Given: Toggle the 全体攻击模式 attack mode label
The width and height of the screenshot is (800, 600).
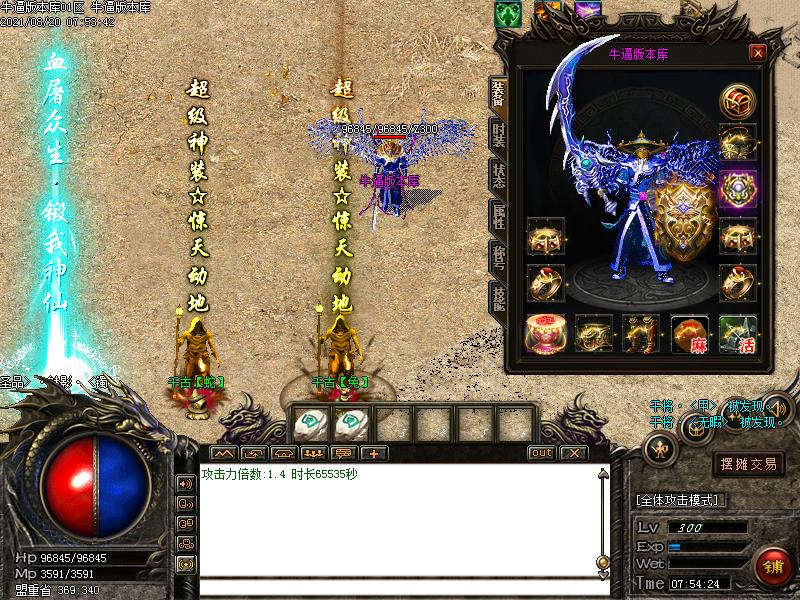Looking at the screenshot, I should [x=682, y=499].
